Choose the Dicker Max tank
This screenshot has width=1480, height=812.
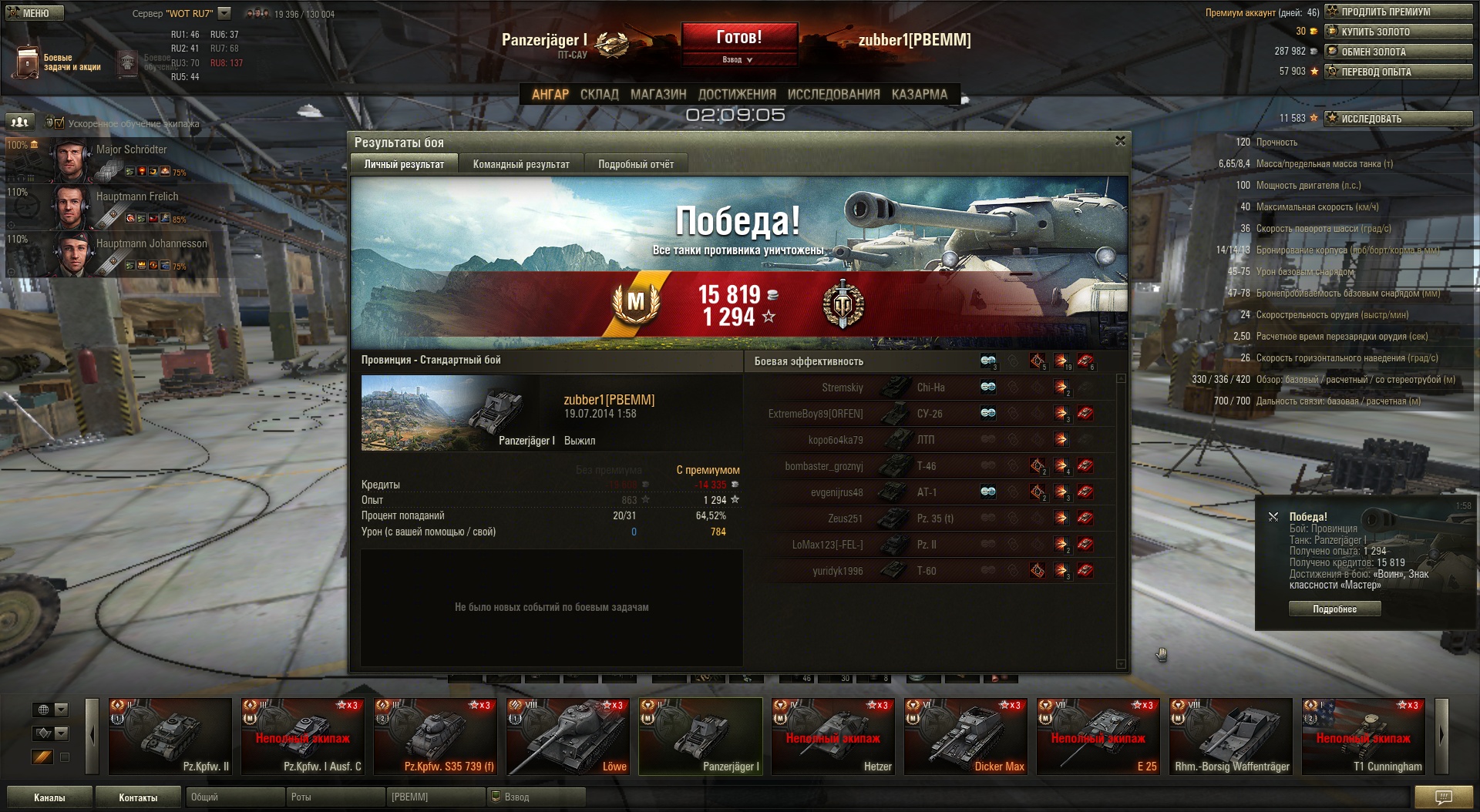click(x=965, y=736)
